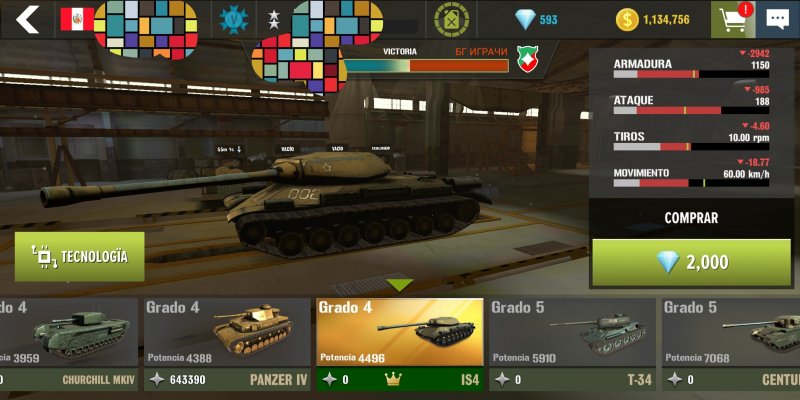Tap the blue diamond balance
This screenshot has height=400, width=800.
[x=536, y=19]
